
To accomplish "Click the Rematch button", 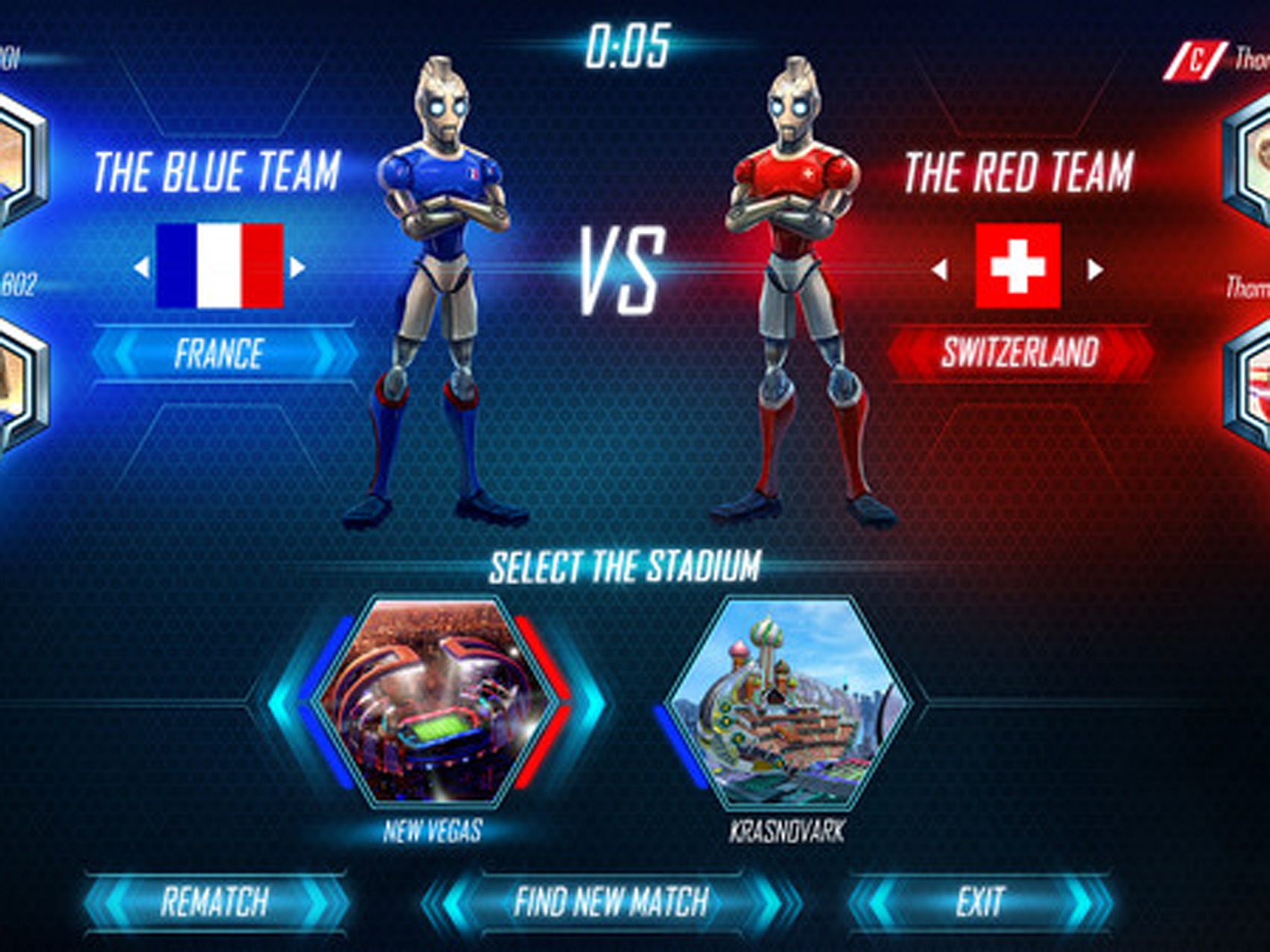I will pos(215,902).
